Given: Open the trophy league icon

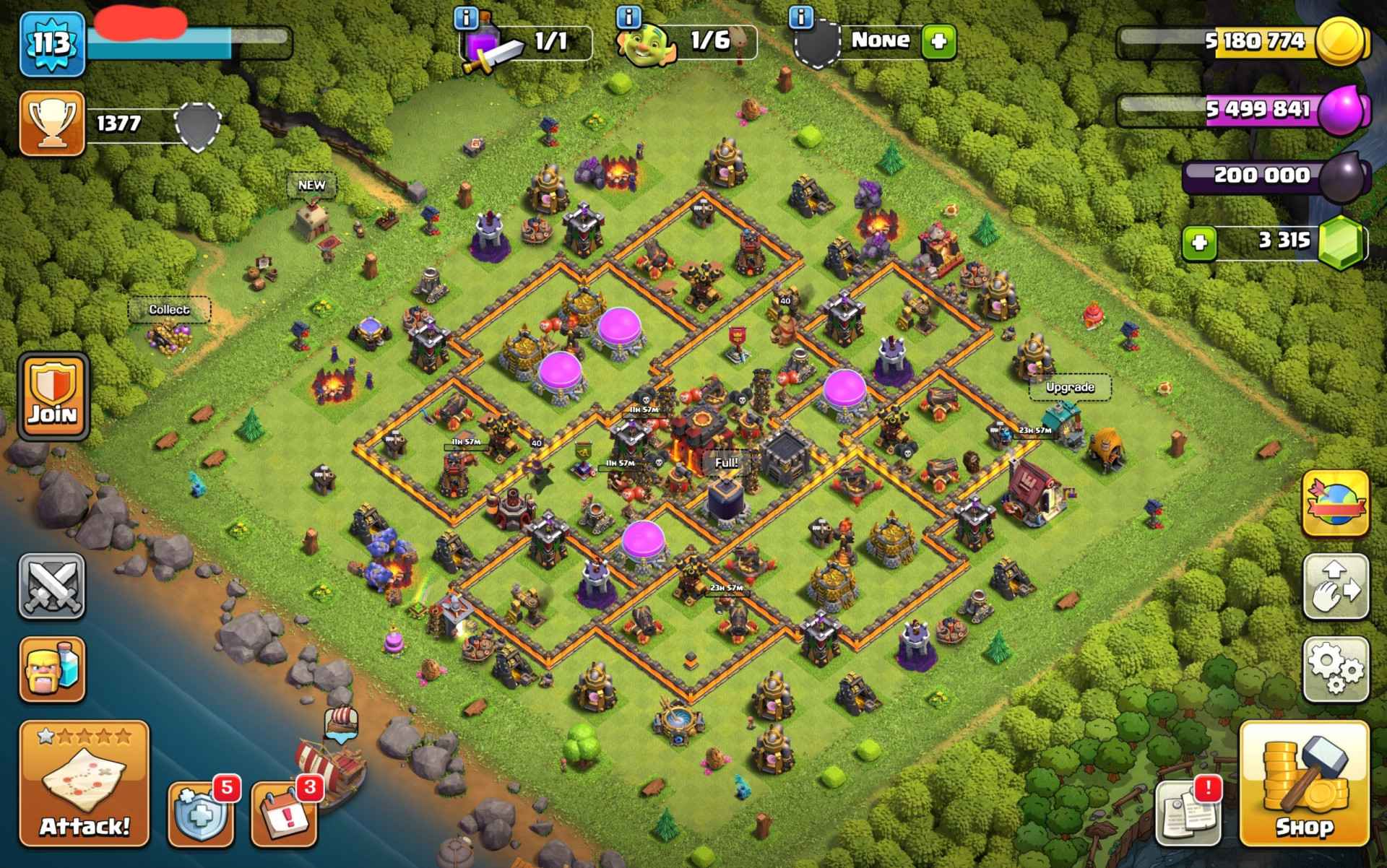Looking at the screenshot, I should 51,123.
